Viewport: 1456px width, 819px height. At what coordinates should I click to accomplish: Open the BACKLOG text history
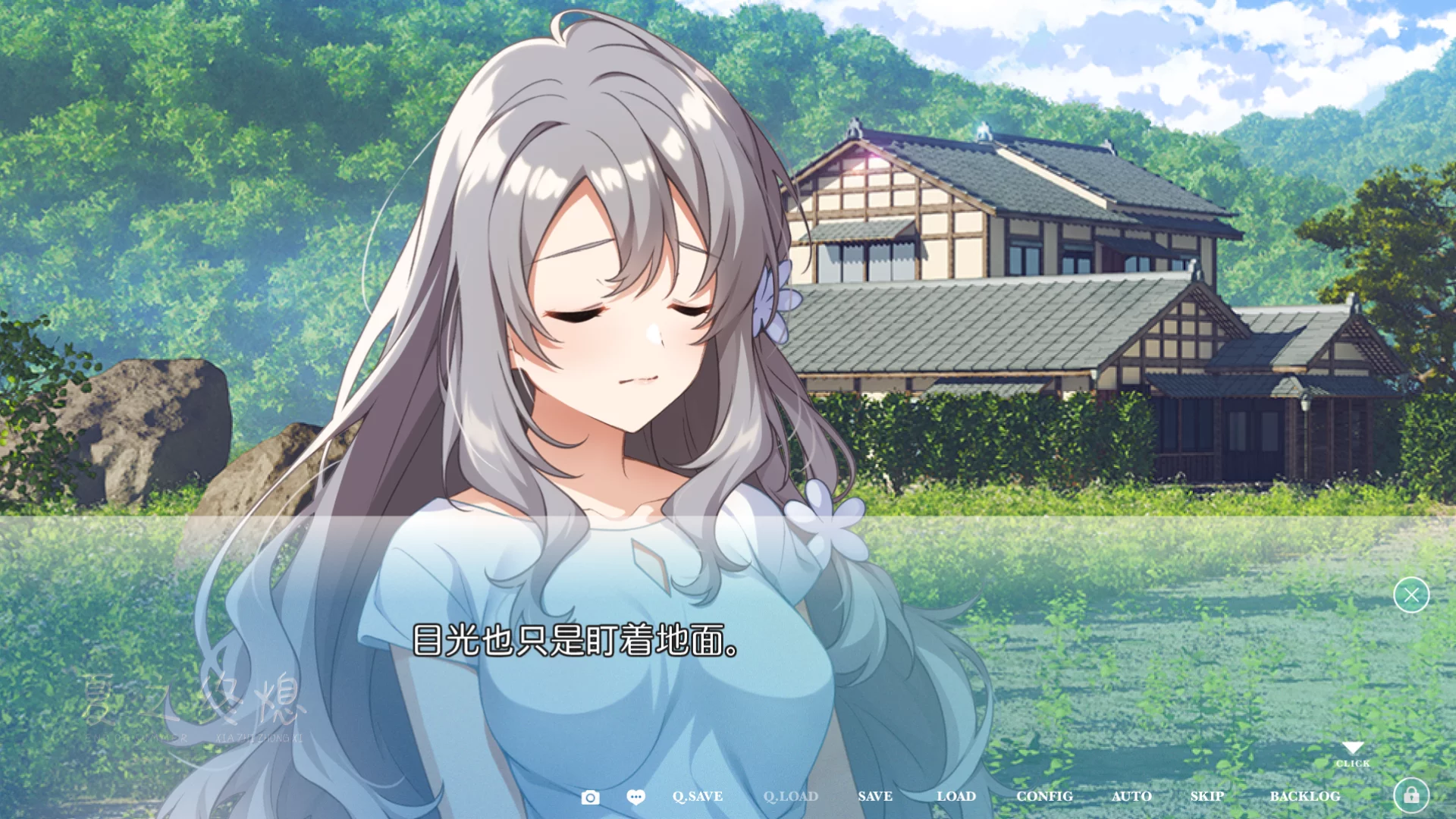coord(1305,796)
